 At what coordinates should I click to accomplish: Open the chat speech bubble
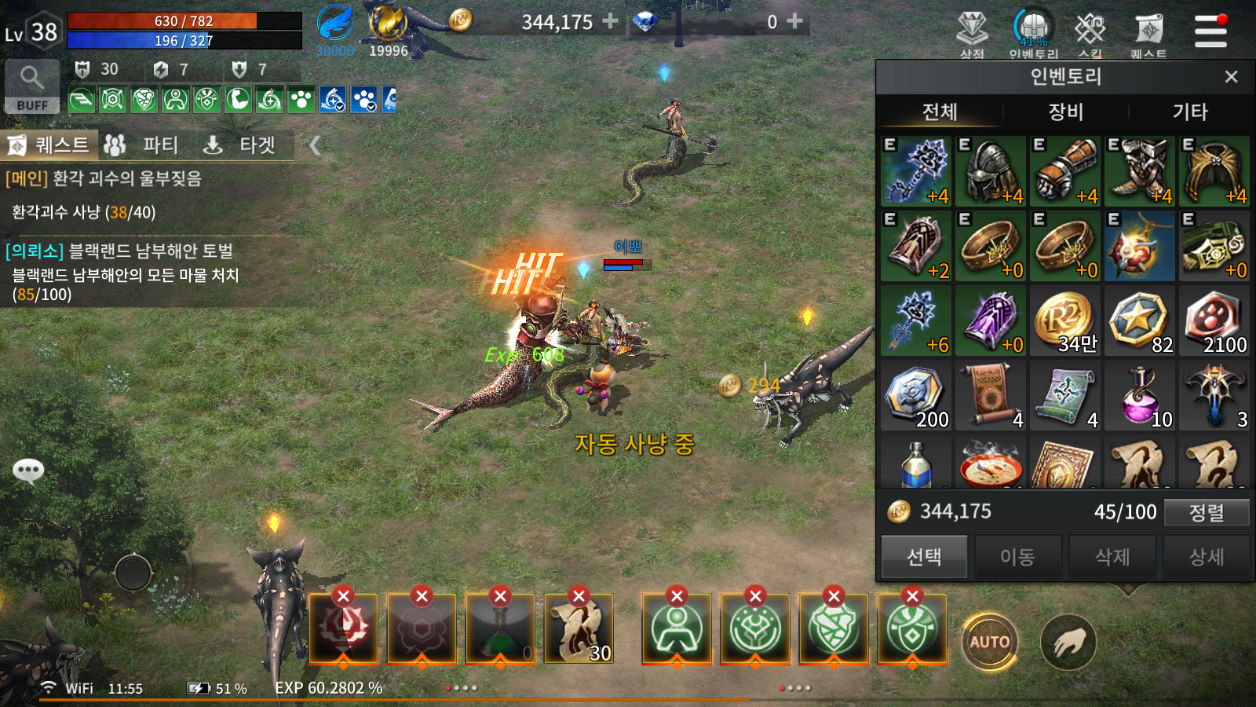click(x=28, y=471)
